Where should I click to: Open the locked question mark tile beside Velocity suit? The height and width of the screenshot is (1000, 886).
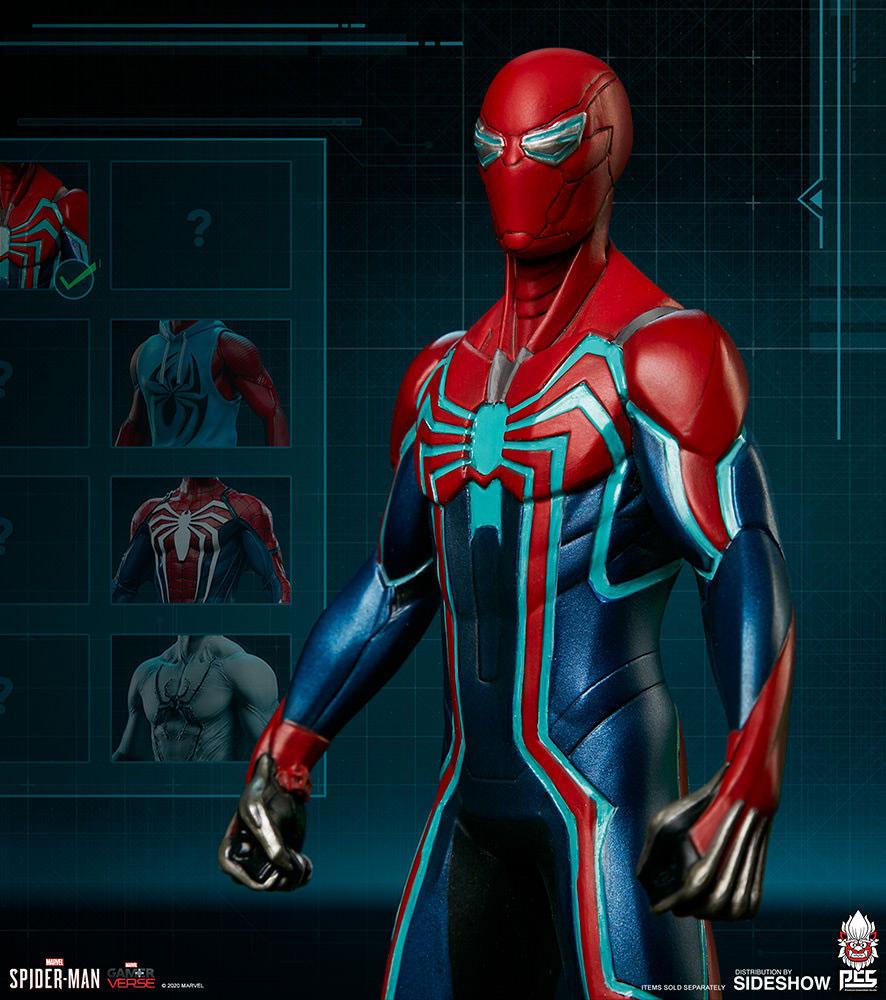coord(200,227)
